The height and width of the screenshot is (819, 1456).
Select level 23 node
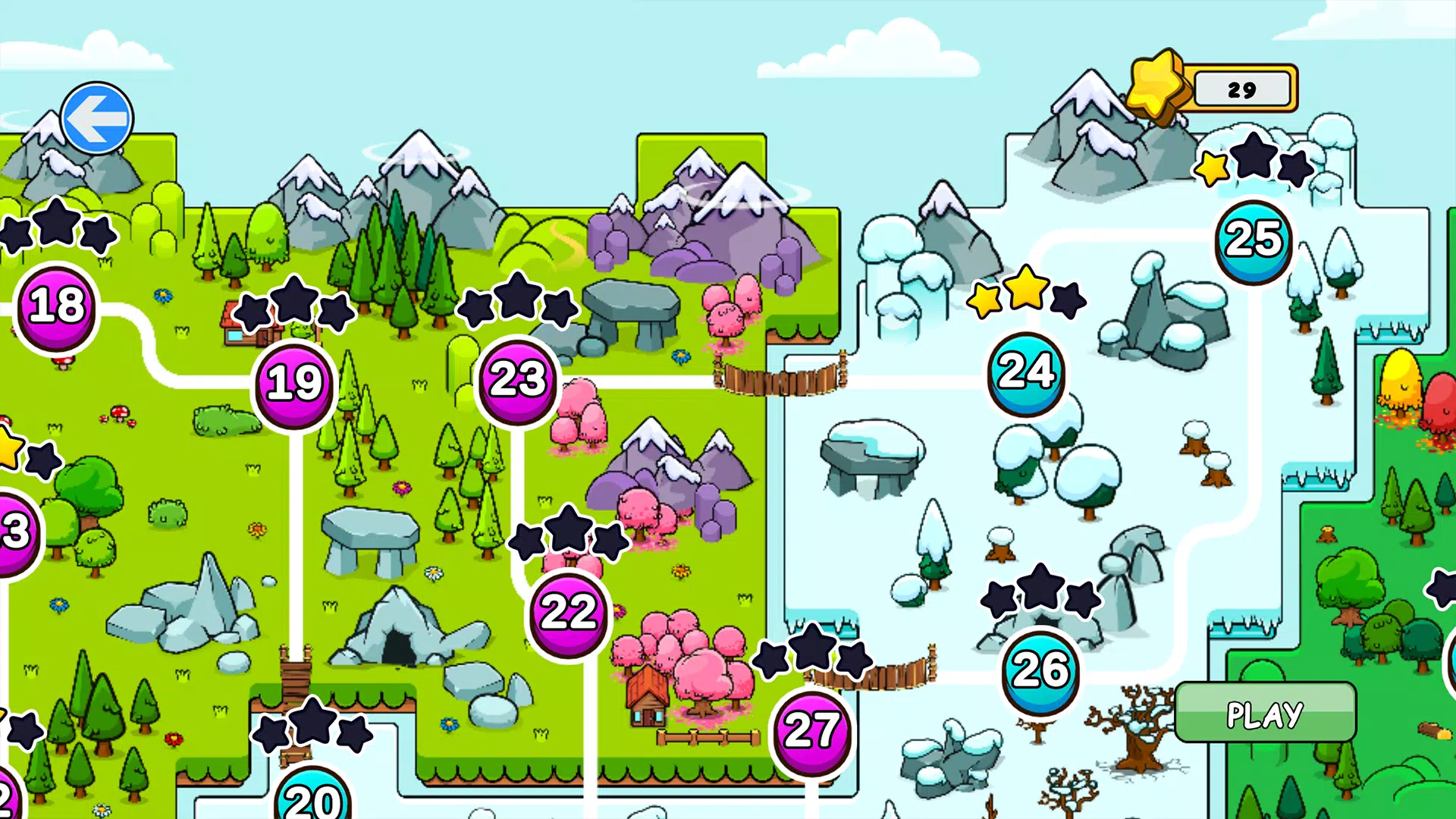coord(517,378)
